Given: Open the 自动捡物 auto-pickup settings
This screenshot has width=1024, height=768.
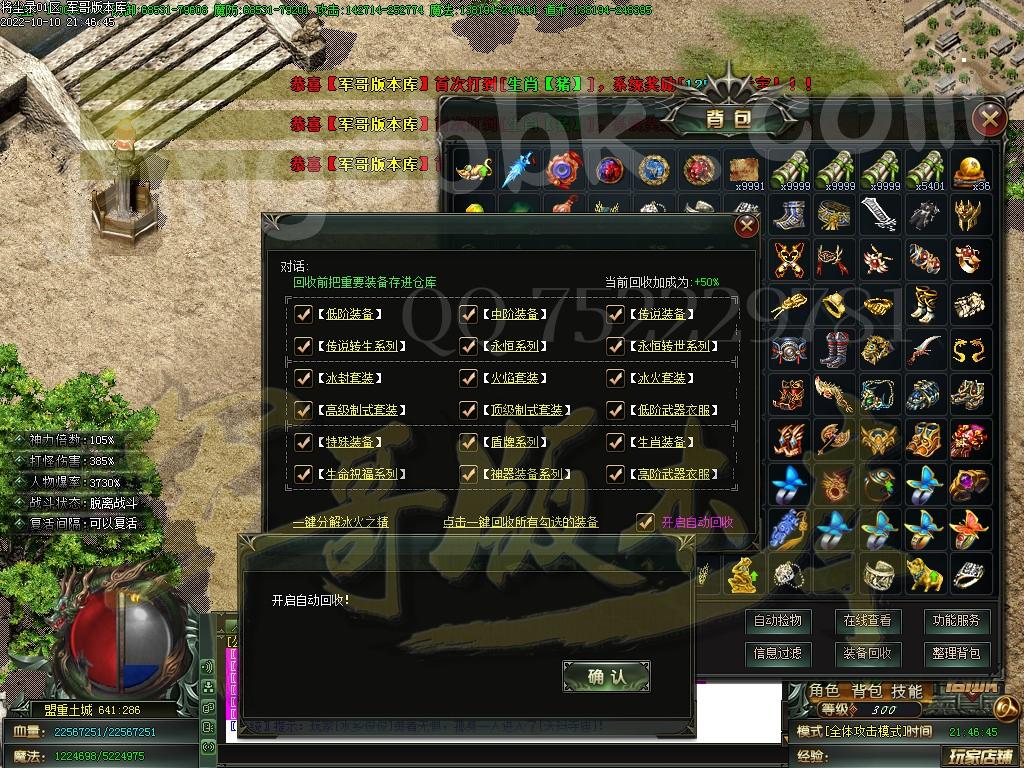Looking at the screenshot, I should [777, 621].
